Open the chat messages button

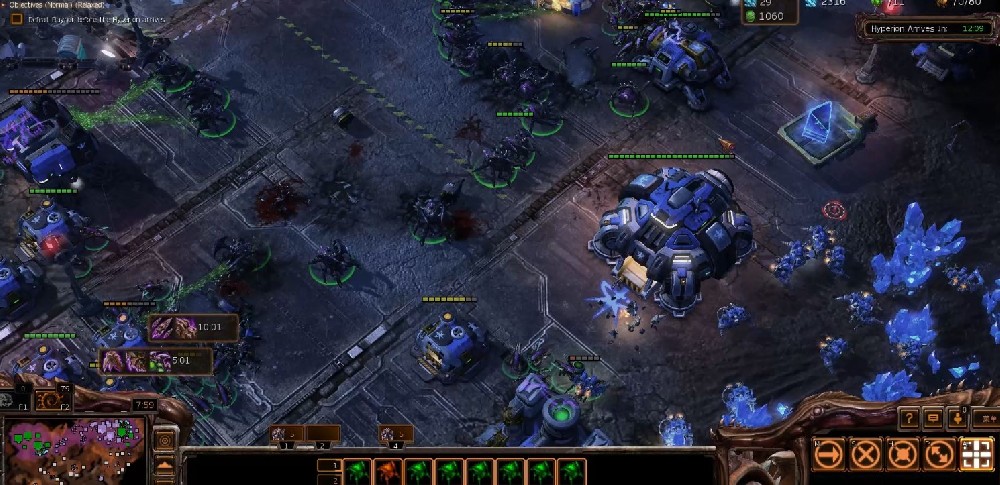[933, 417]
